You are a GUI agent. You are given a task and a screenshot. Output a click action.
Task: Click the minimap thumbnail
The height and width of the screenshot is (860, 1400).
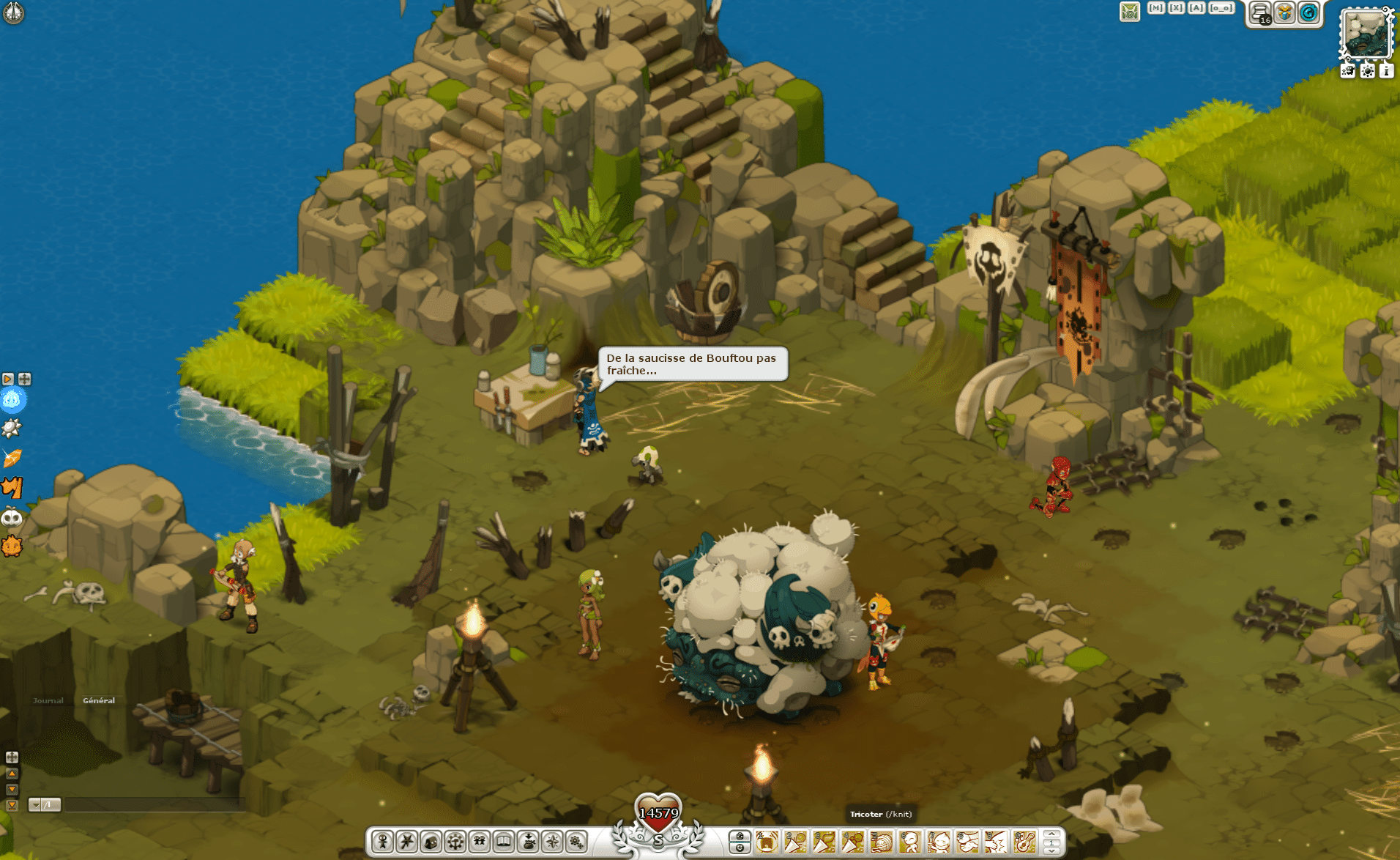pyautogui.click(x=1366, y=34)
